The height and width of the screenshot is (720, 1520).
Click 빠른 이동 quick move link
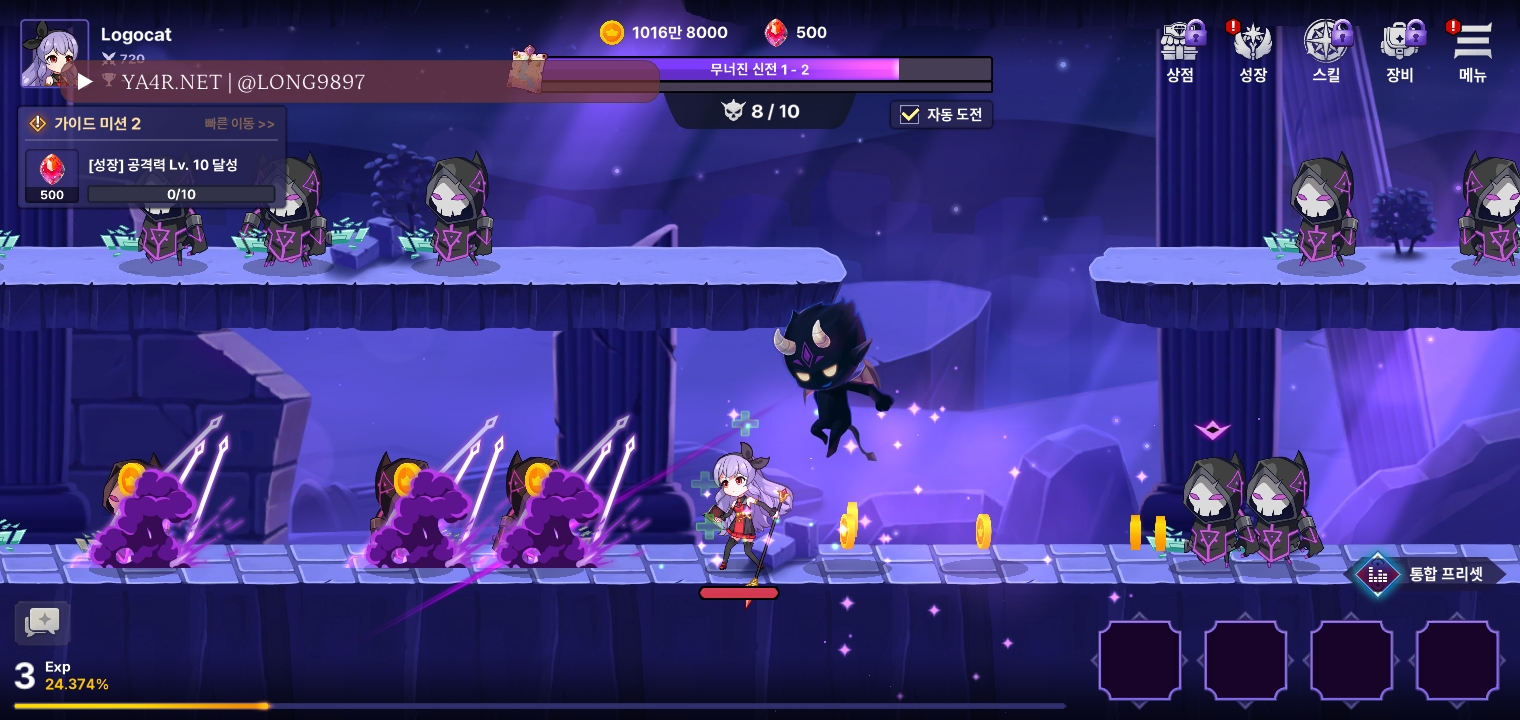[x=238, y=124]
